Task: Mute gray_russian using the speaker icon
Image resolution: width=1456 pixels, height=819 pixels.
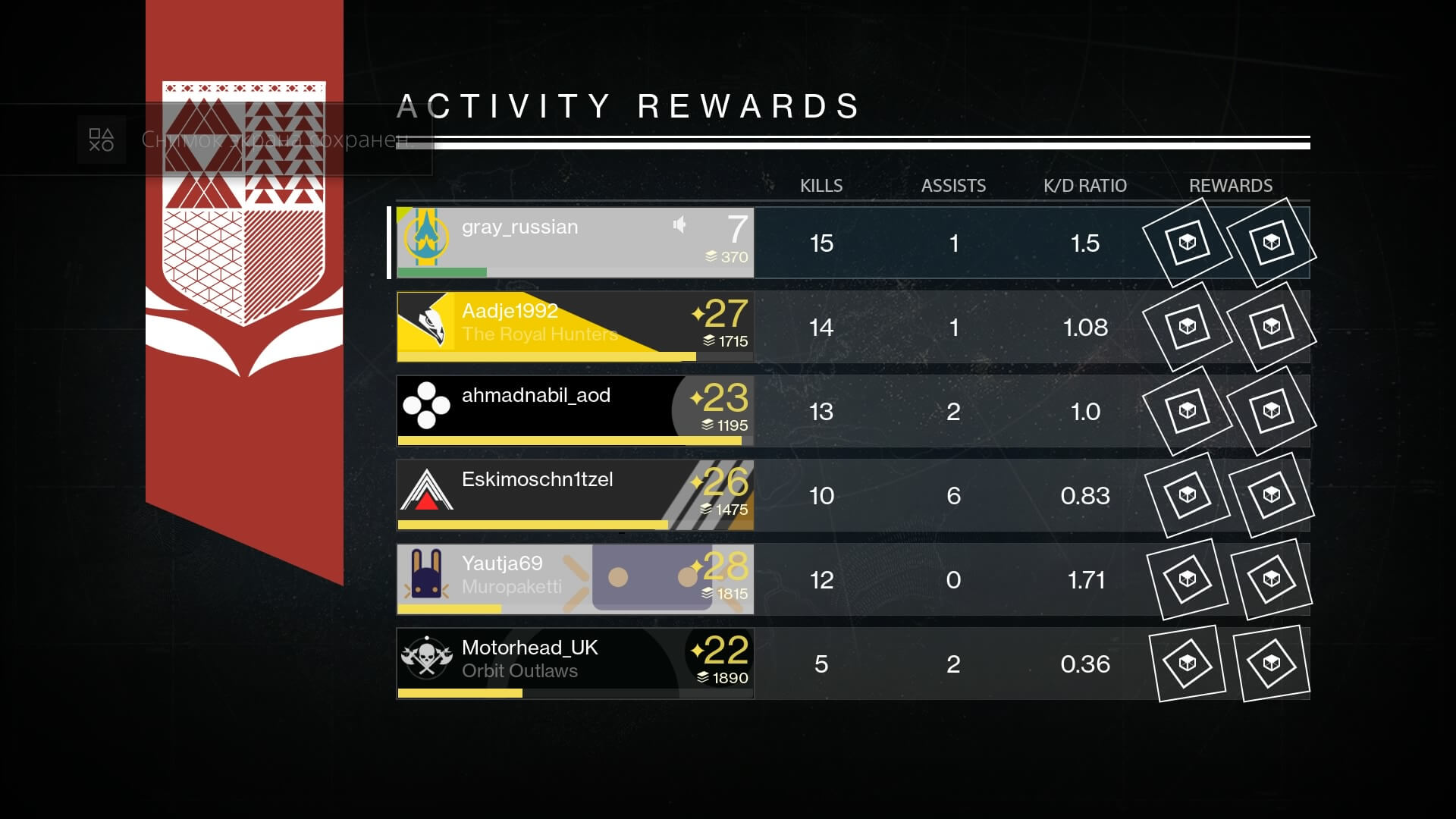Action: (x=680, y=225)
